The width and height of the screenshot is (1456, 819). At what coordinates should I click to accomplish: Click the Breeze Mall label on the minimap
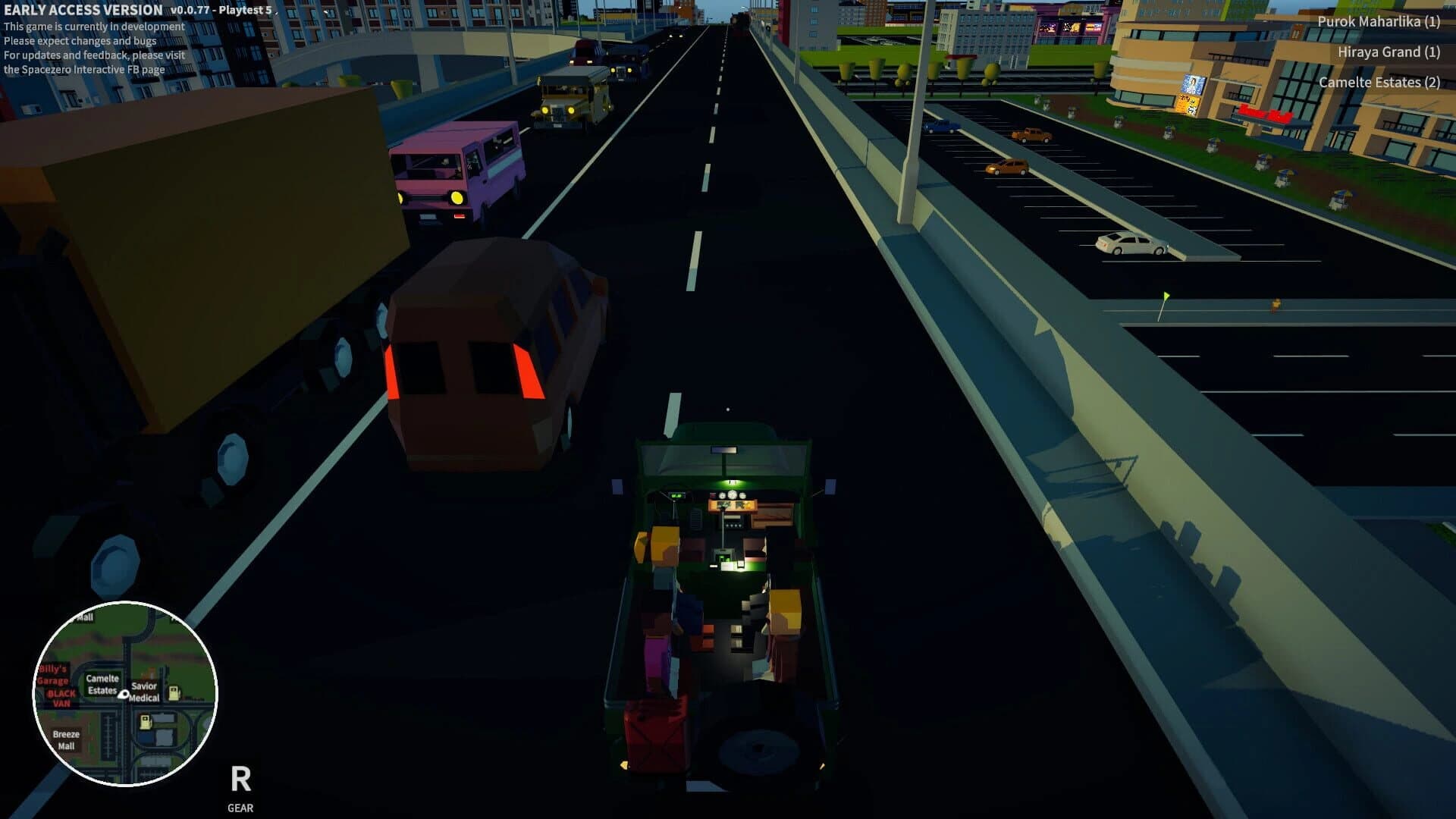click(x=67, y=739)
